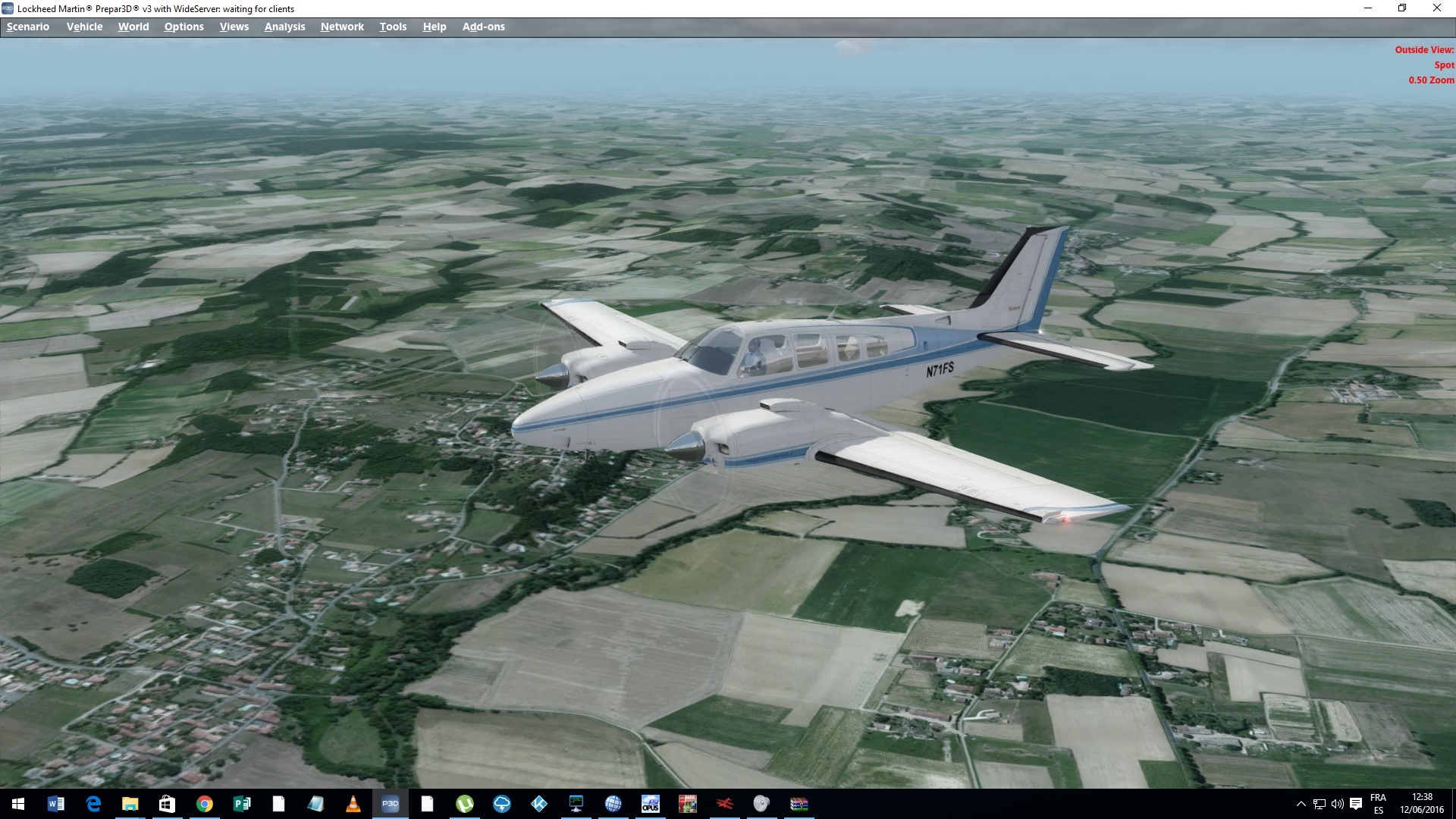Close the Prepar3D window
The image size is (1456, 819).
(x=1436, y=8)
